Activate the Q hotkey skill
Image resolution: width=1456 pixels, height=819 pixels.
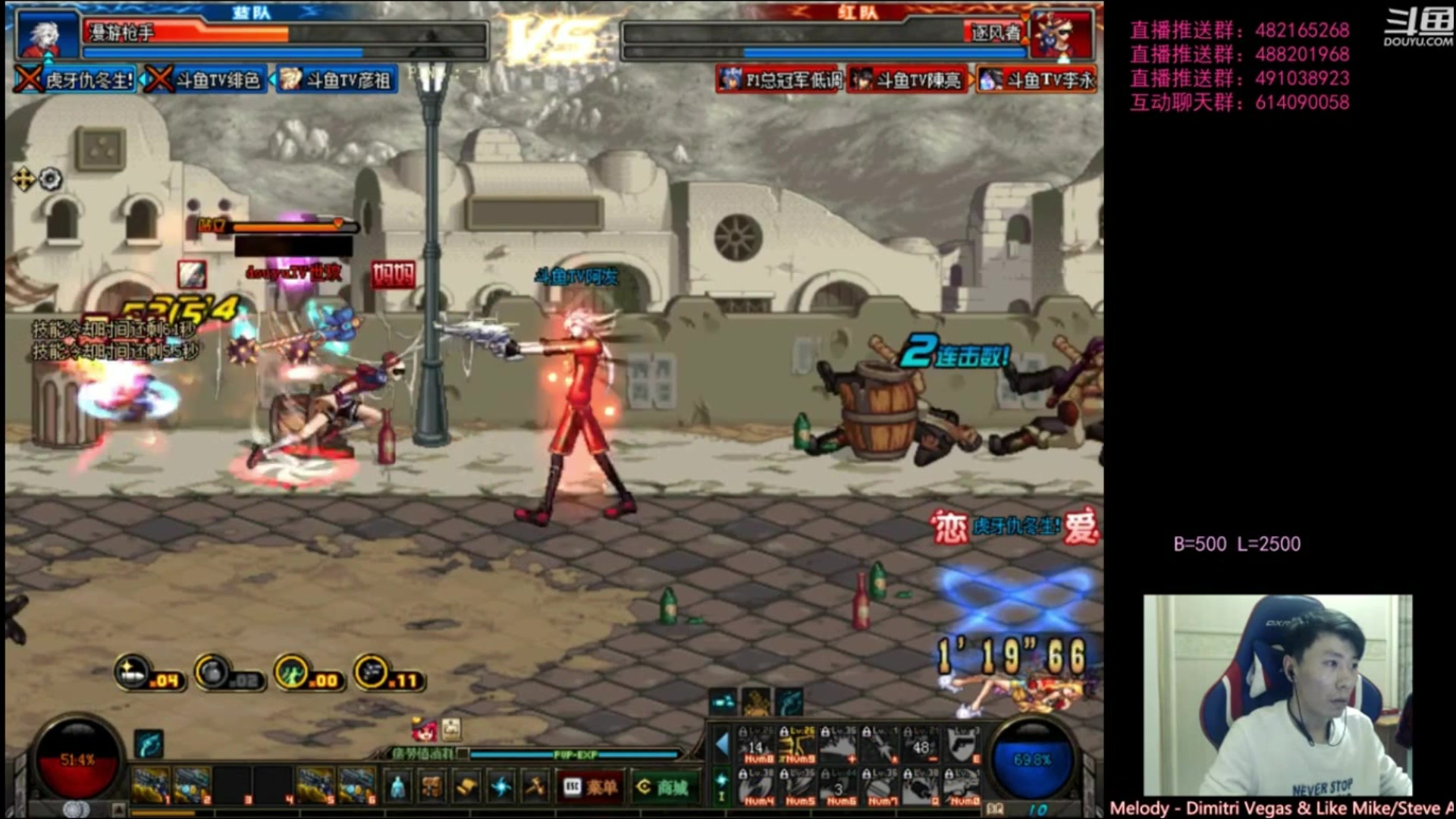tap(921, 786)
